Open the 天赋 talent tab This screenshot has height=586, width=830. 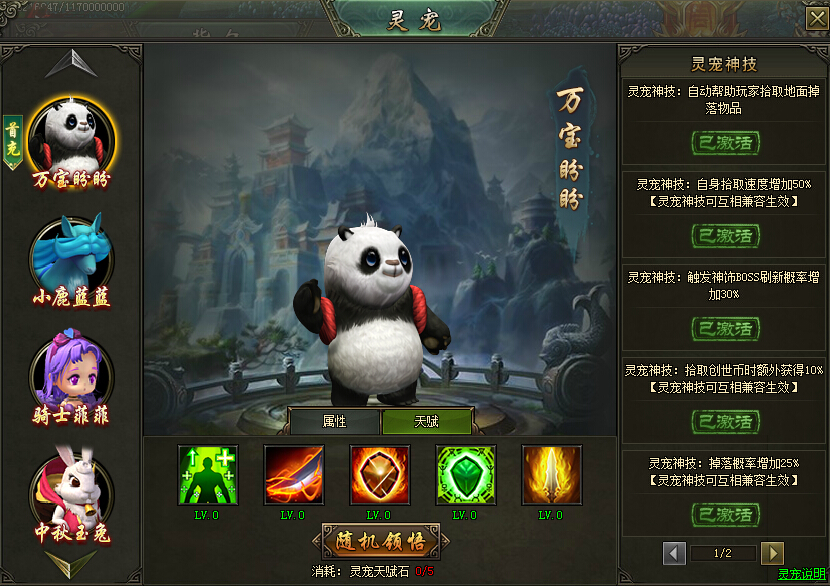click(x=427, y=421)
